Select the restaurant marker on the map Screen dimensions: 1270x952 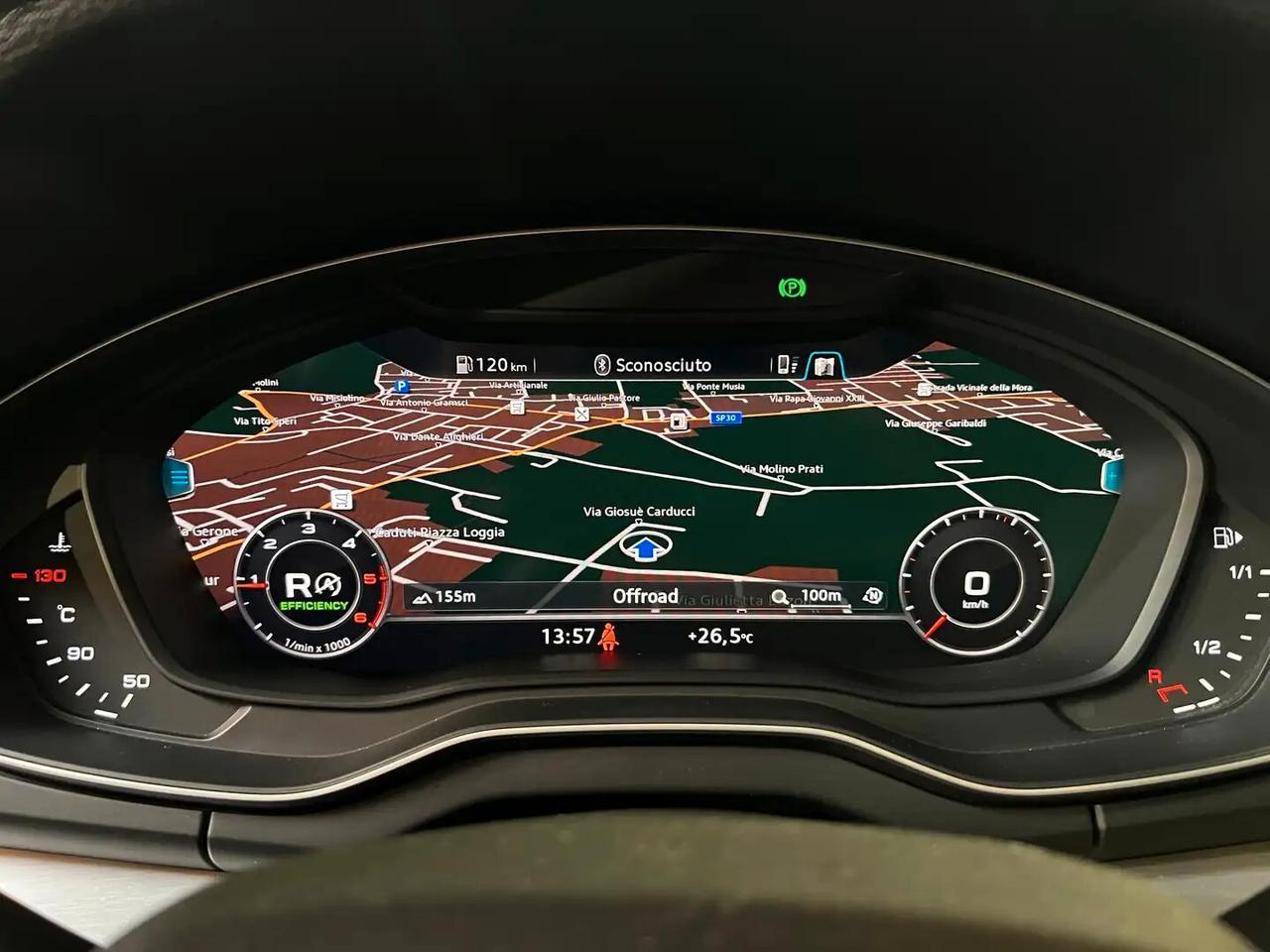tap(582, 414)
